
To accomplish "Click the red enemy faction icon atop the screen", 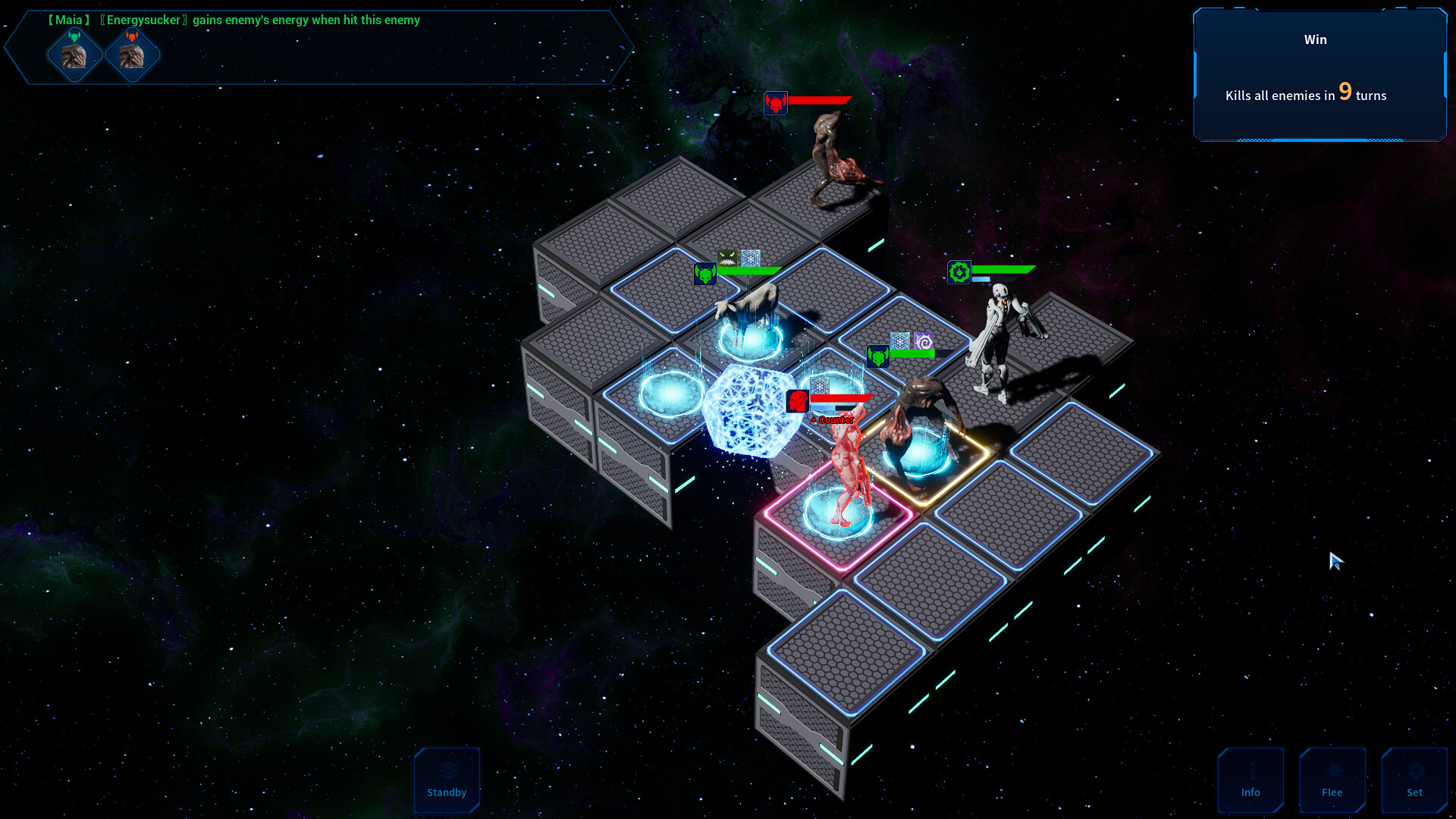I will pos(776,104).
